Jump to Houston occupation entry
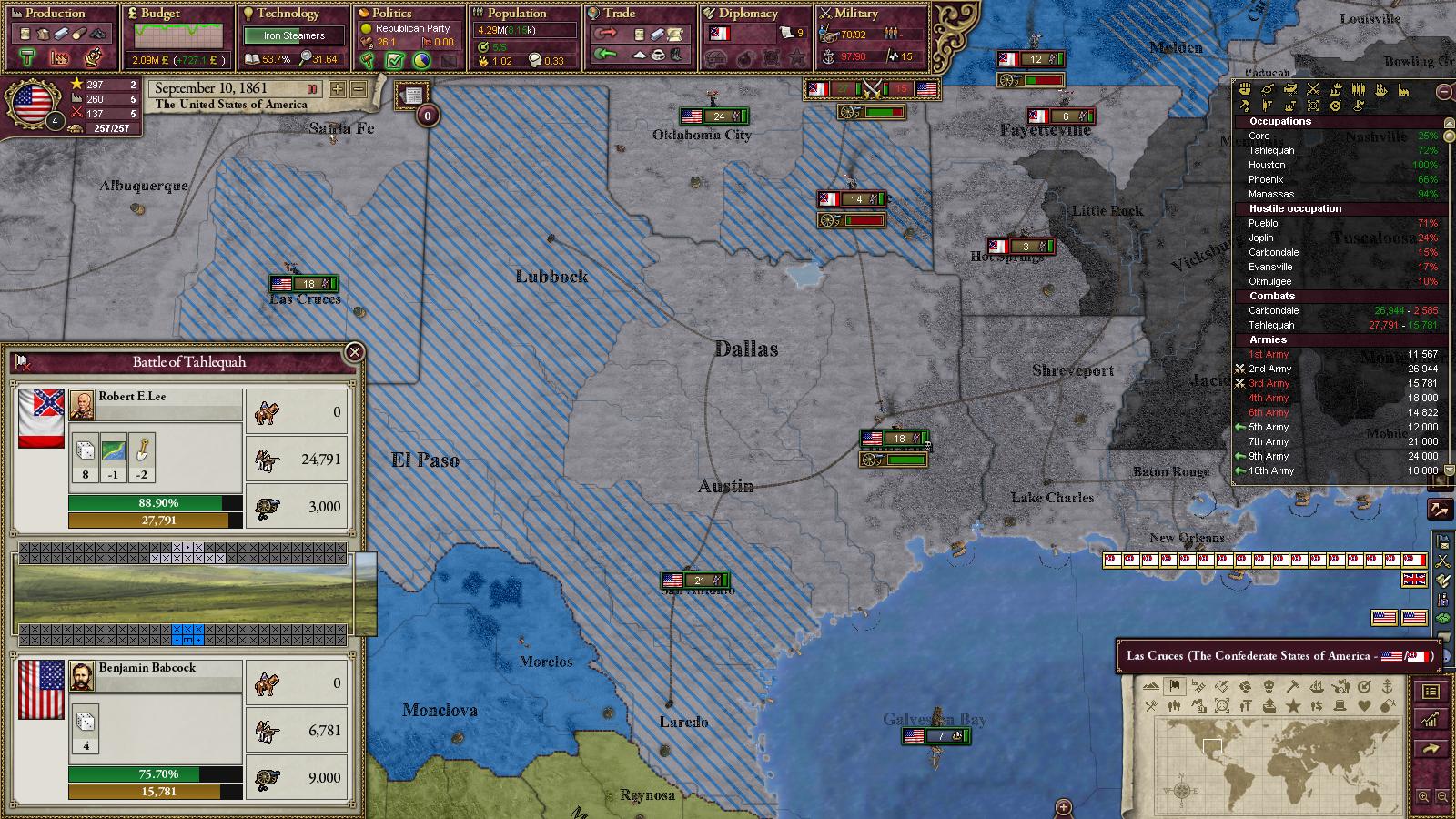Image resolution: width=1456 pixels, height=819 pixels. coord(1267,165)
